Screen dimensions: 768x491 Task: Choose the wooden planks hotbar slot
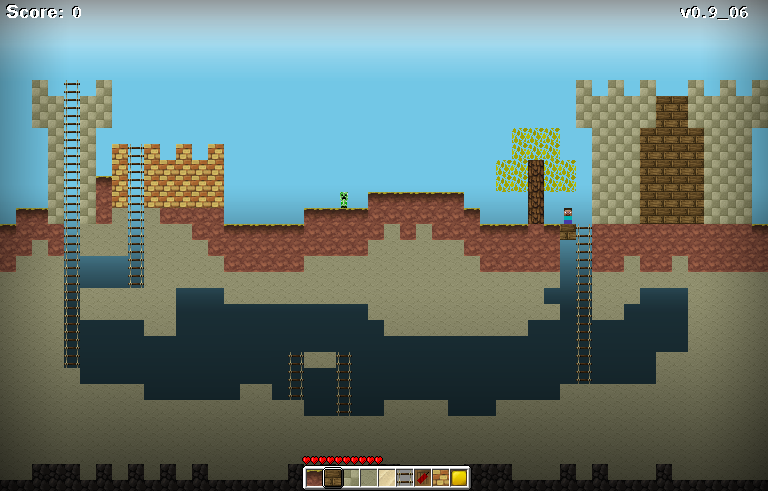[333, 478]
